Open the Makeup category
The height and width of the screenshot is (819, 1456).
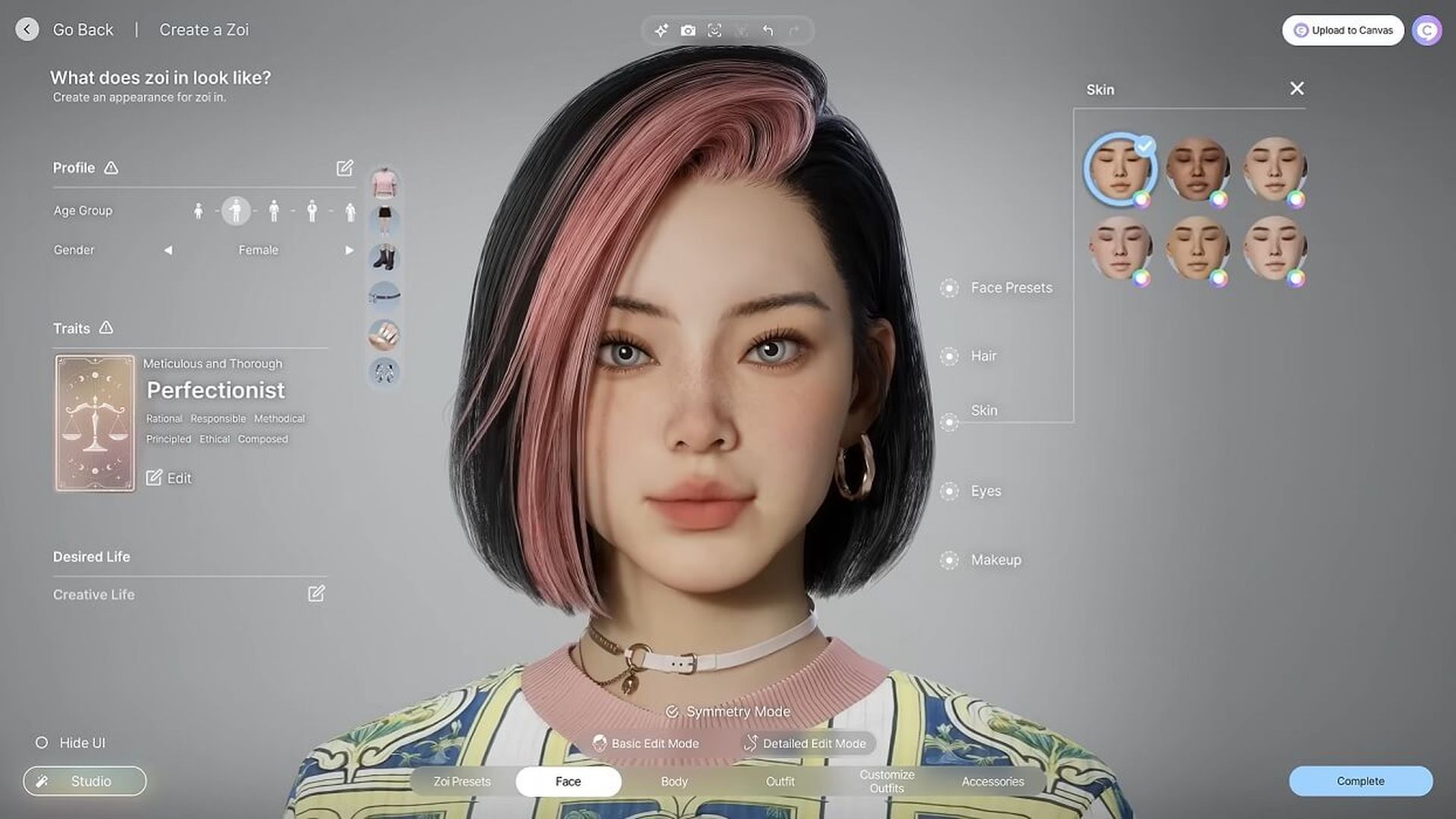pos(995,560)
